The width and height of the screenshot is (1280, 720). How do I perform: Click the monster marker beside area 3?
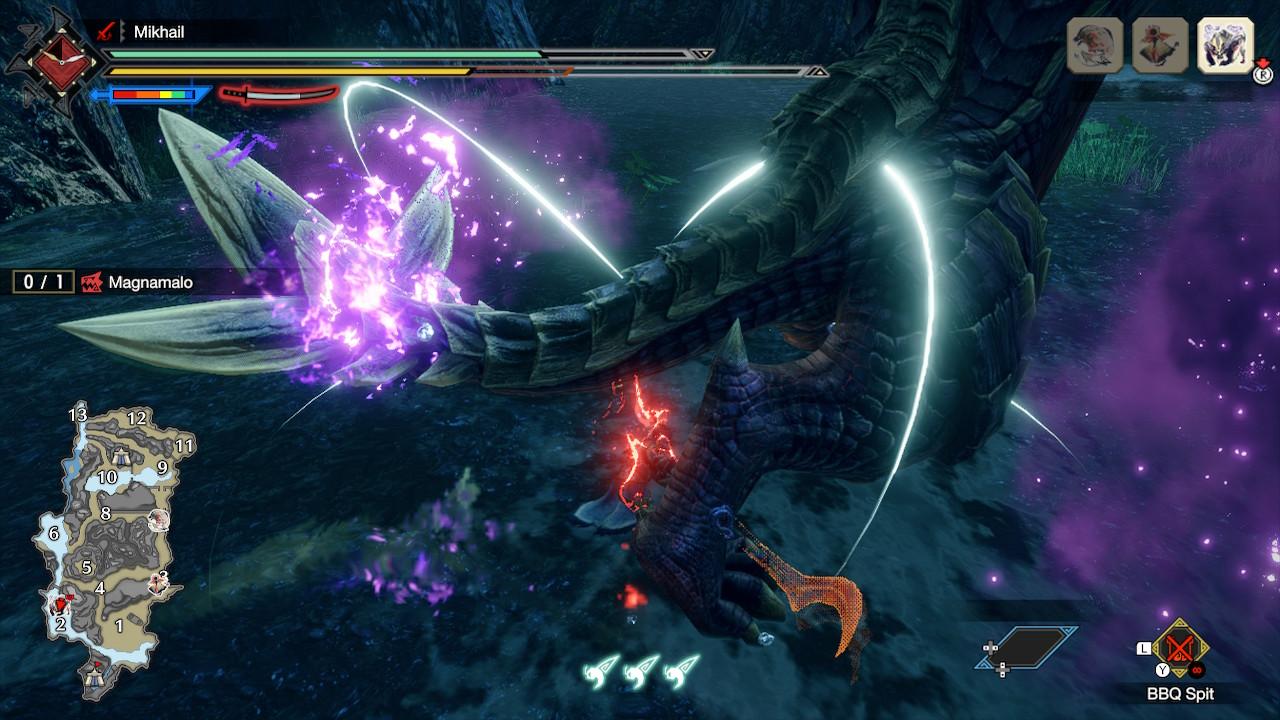[157, 581]
